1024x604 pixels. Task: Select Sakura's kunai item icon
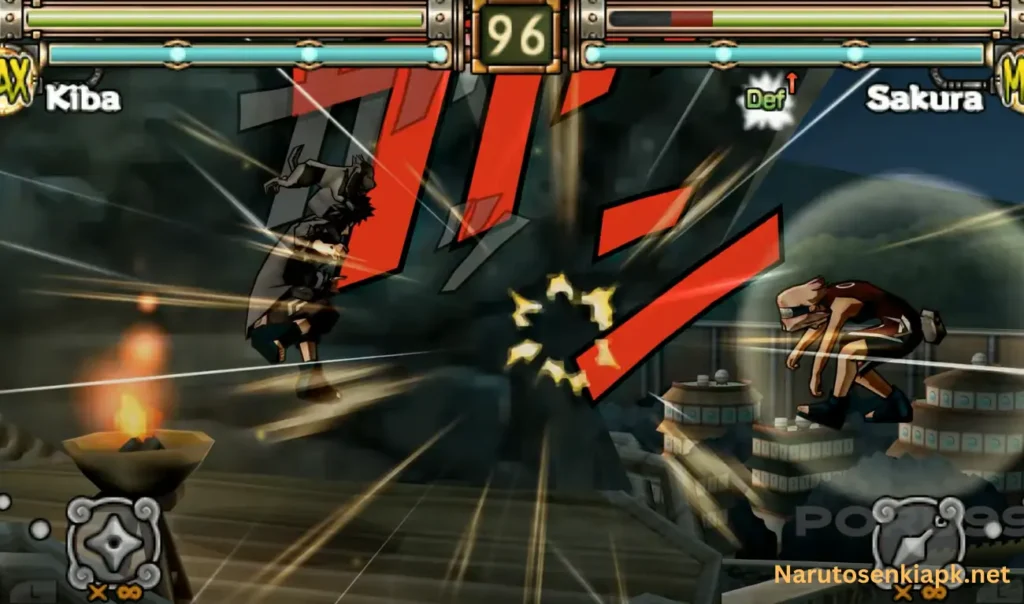point(918,541)
